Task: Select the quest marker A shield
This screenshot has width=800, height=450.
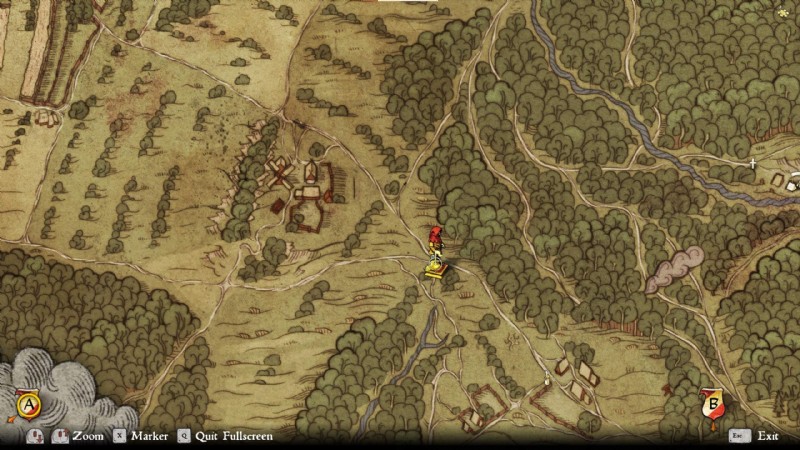Action: (29, 405)
